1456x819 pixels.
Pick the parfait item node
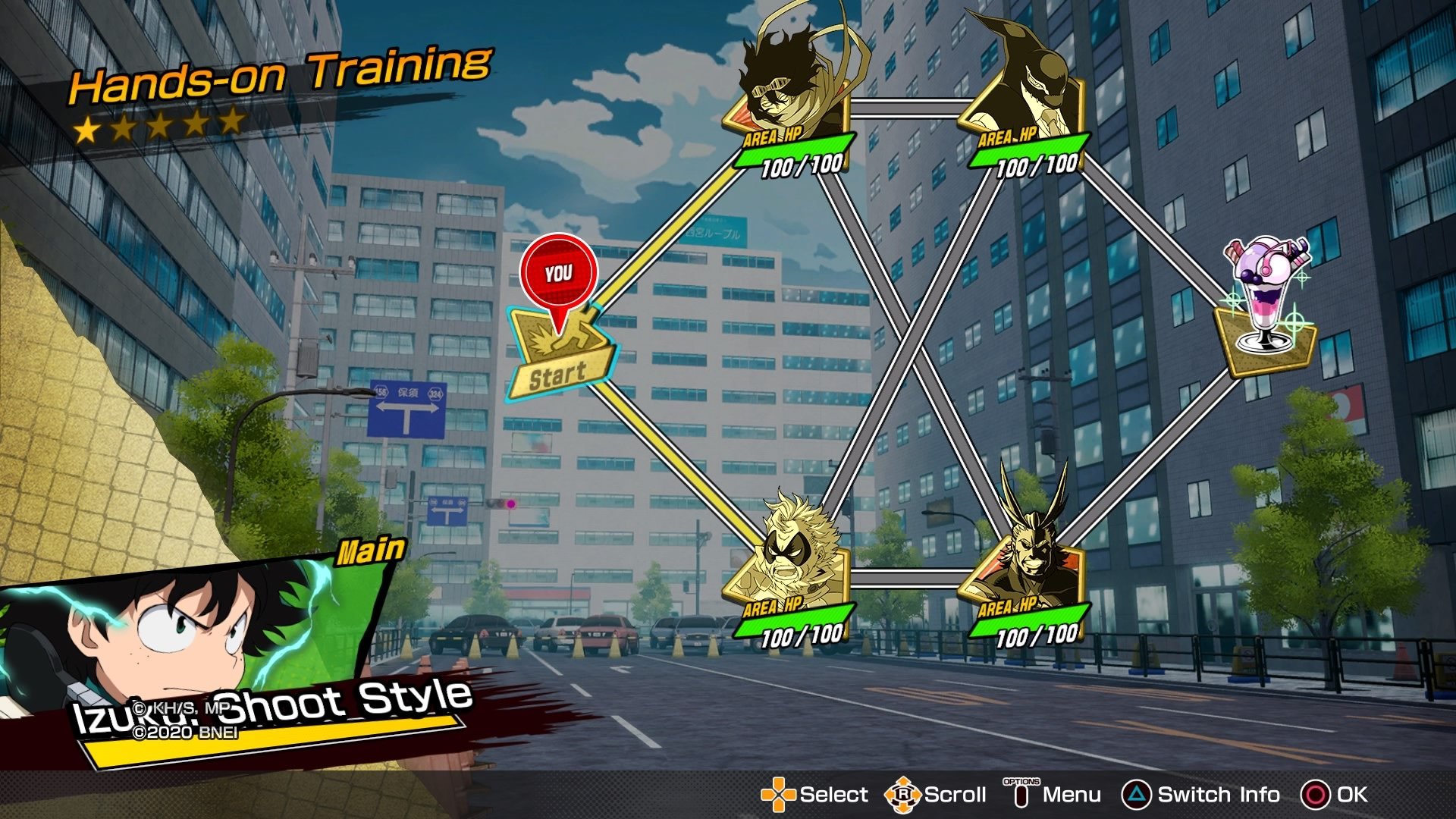1265,311
